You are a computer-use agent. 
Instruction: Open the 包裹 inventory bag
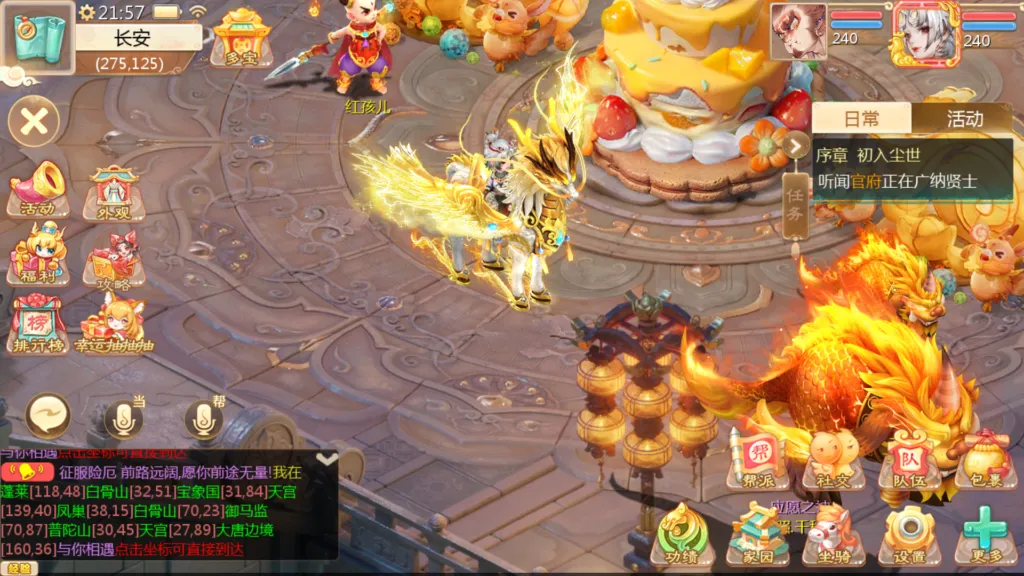[985, 459]
